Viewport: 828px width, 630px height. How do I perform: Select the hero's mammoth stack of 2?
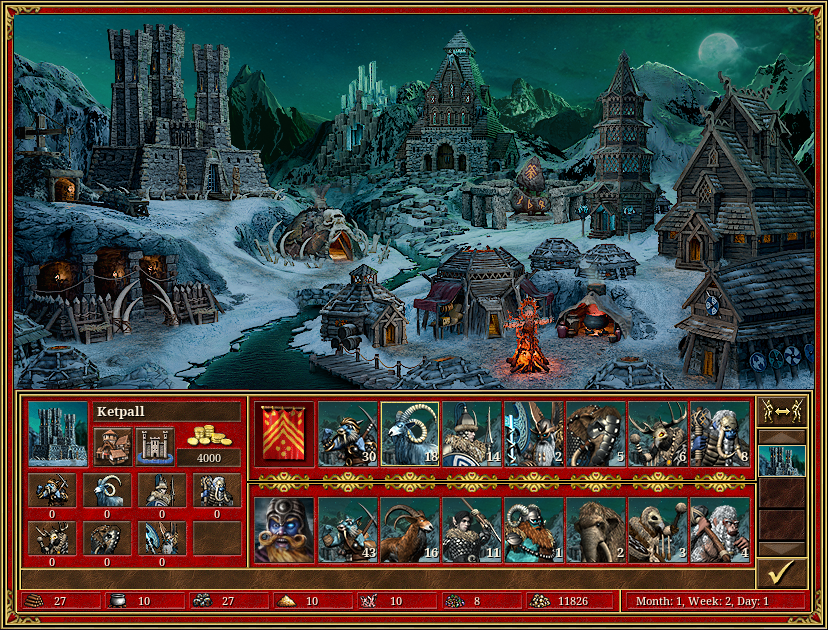tap(596, 530)
